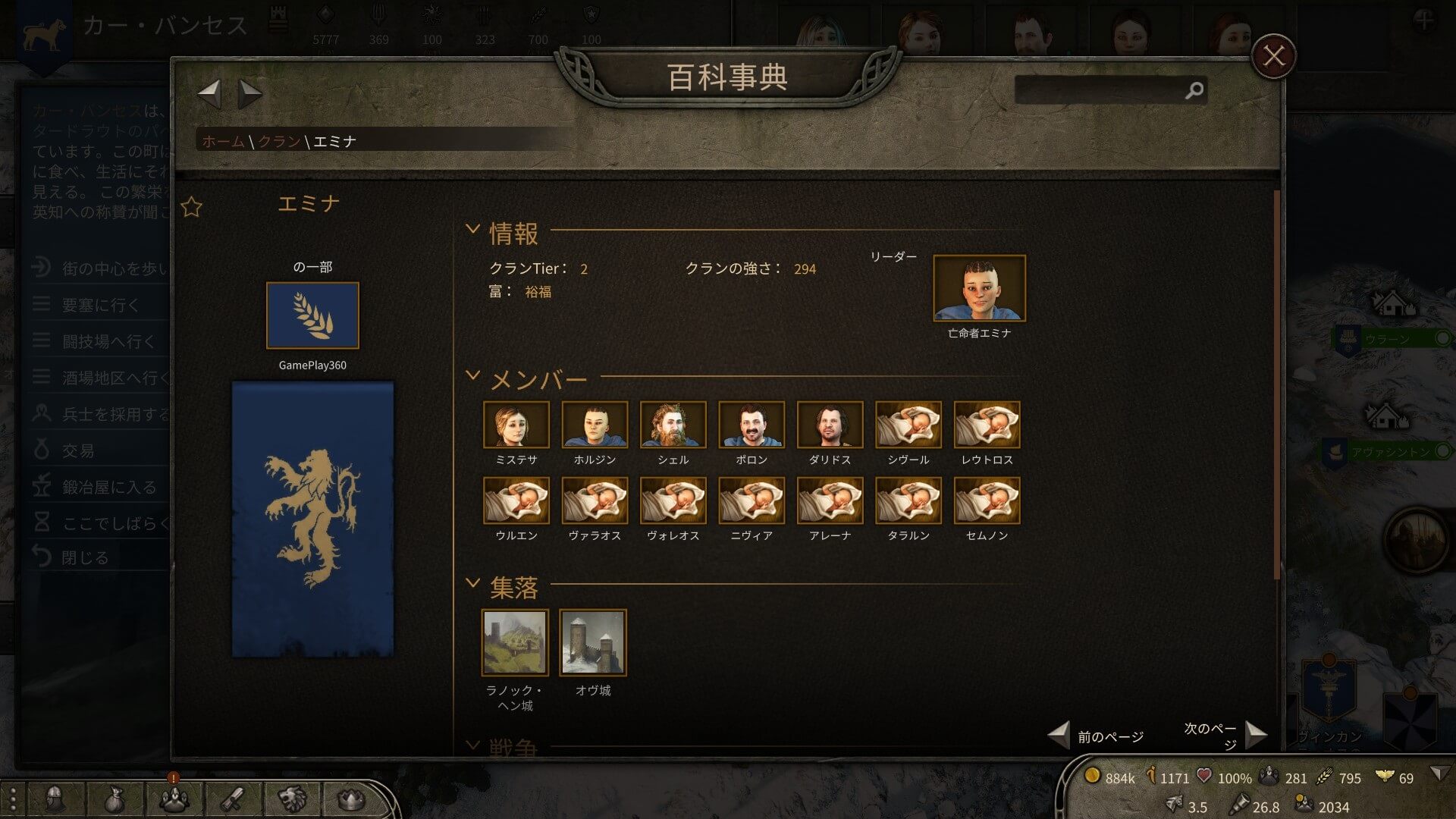The height and width of the screenshot is (819, 1456).
Task: Open the ホーム breadcrumb link
Action: tap(223, 141)
